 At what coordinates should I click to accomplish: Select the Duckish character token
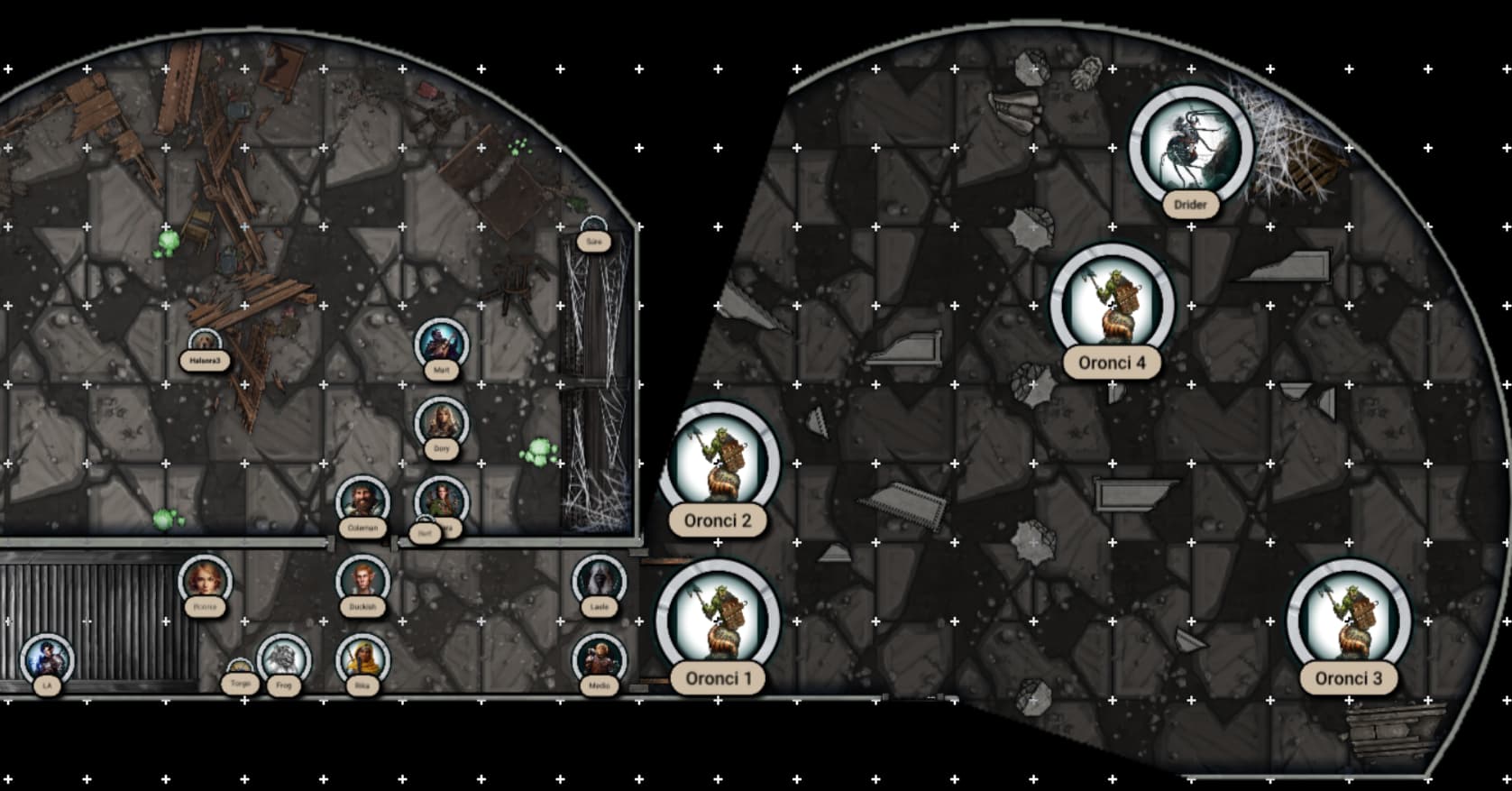362,581
